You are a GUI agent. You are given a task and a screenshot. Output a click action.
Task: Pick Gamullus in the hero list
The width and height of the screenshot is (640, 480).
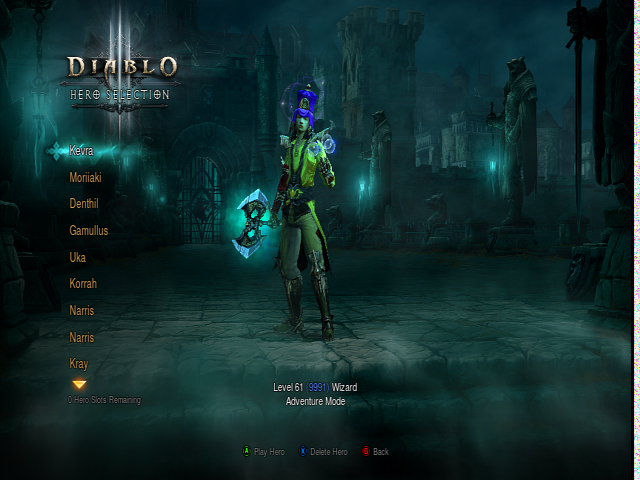[88, 231]
